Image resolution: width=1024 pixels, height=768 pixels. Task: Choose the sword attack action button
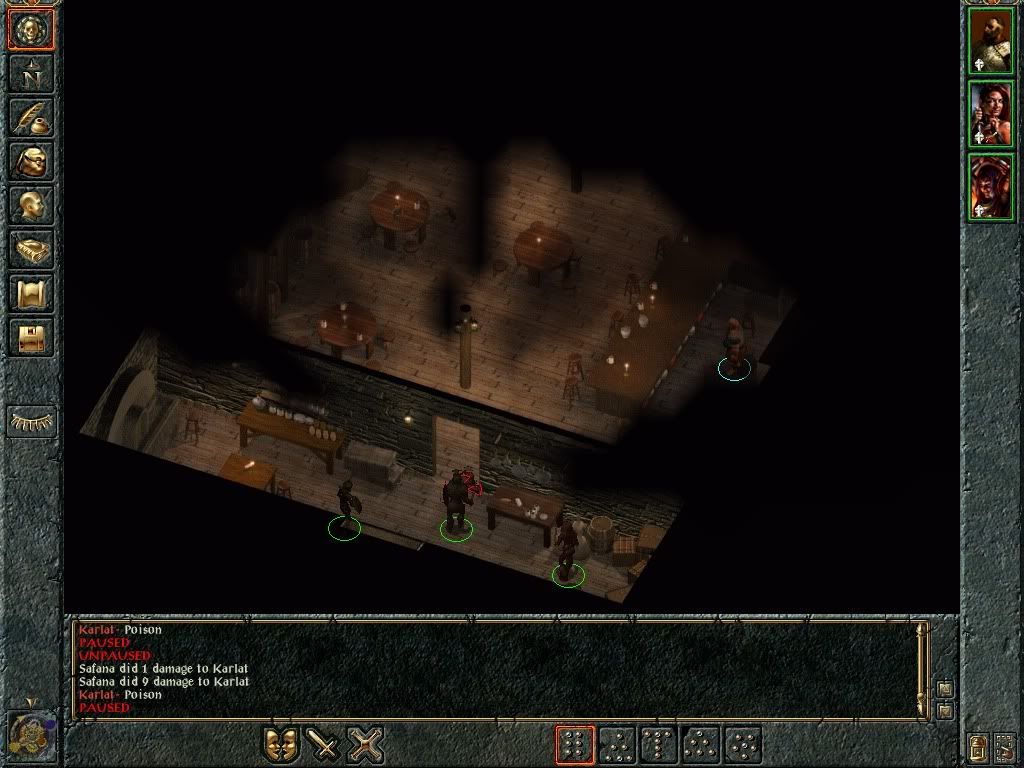click(x=324, y=744)
